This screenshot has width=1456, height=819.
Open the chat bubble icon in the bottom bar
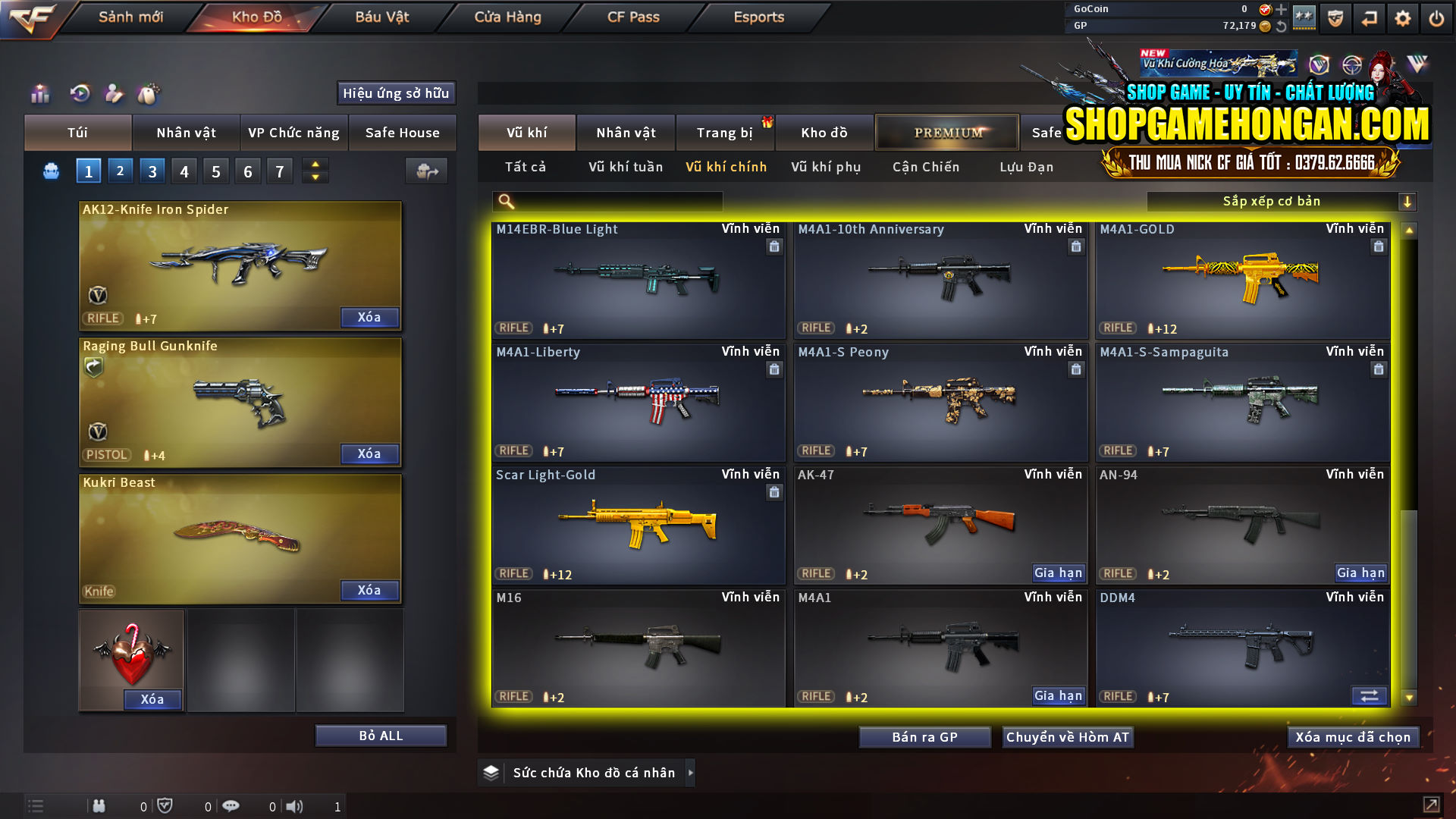tap(231, 806)
